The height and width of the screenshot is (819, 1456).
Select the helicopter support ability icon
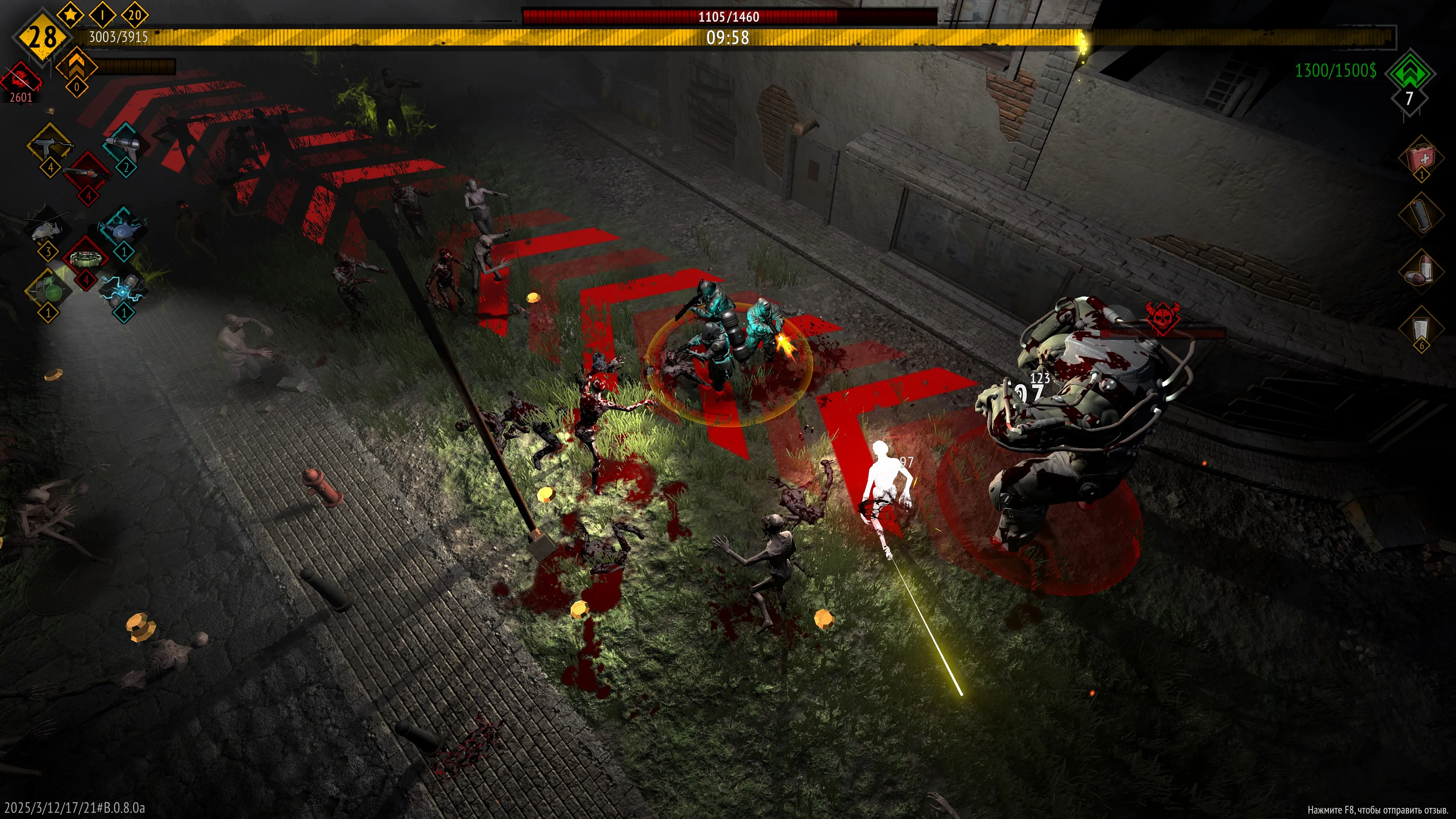(x=47, y=229)
